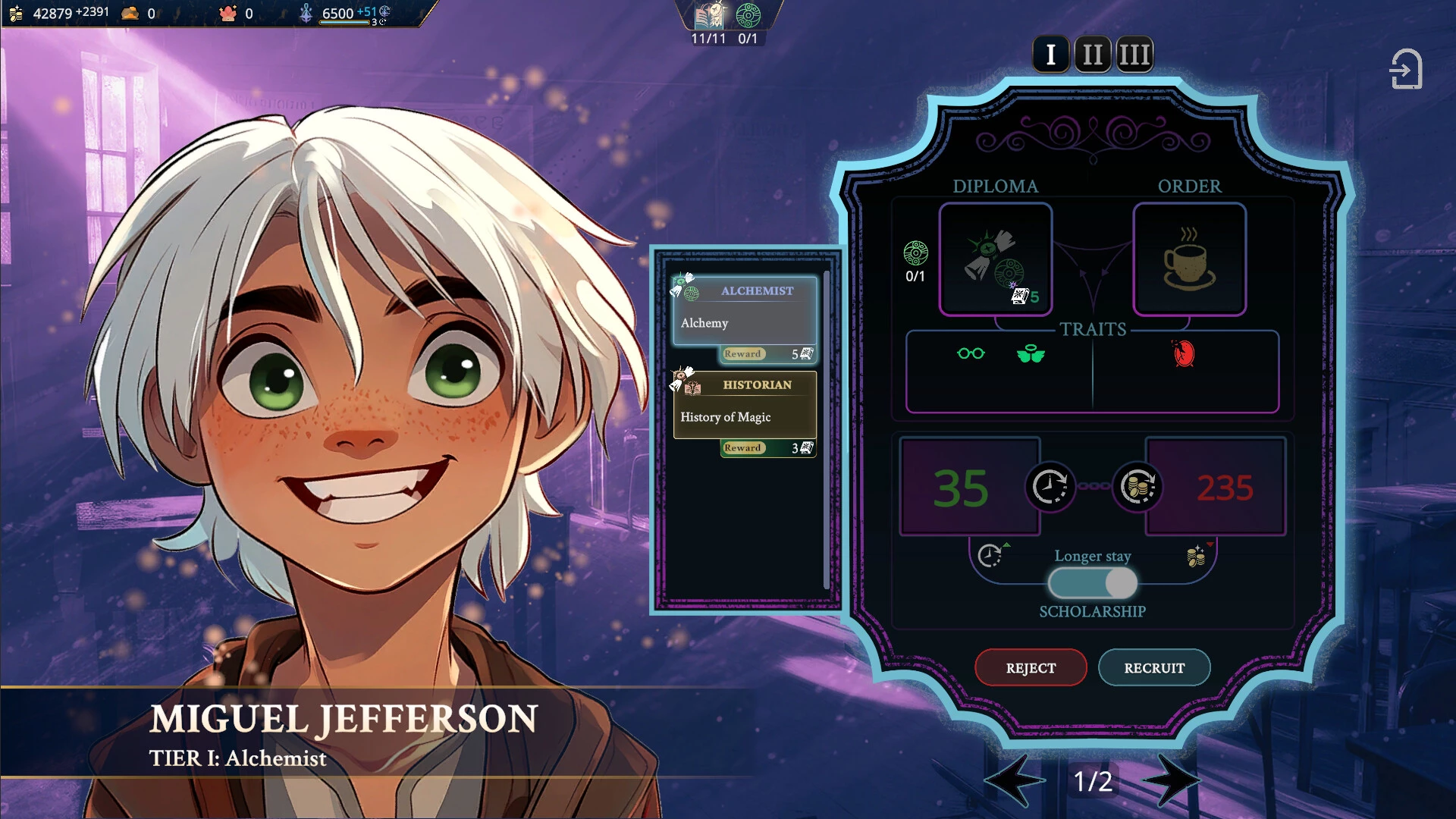Viewport: 1456px width, 819px height.
Task: Click the coins tuition fee icon
Action: pos(1137,487)
